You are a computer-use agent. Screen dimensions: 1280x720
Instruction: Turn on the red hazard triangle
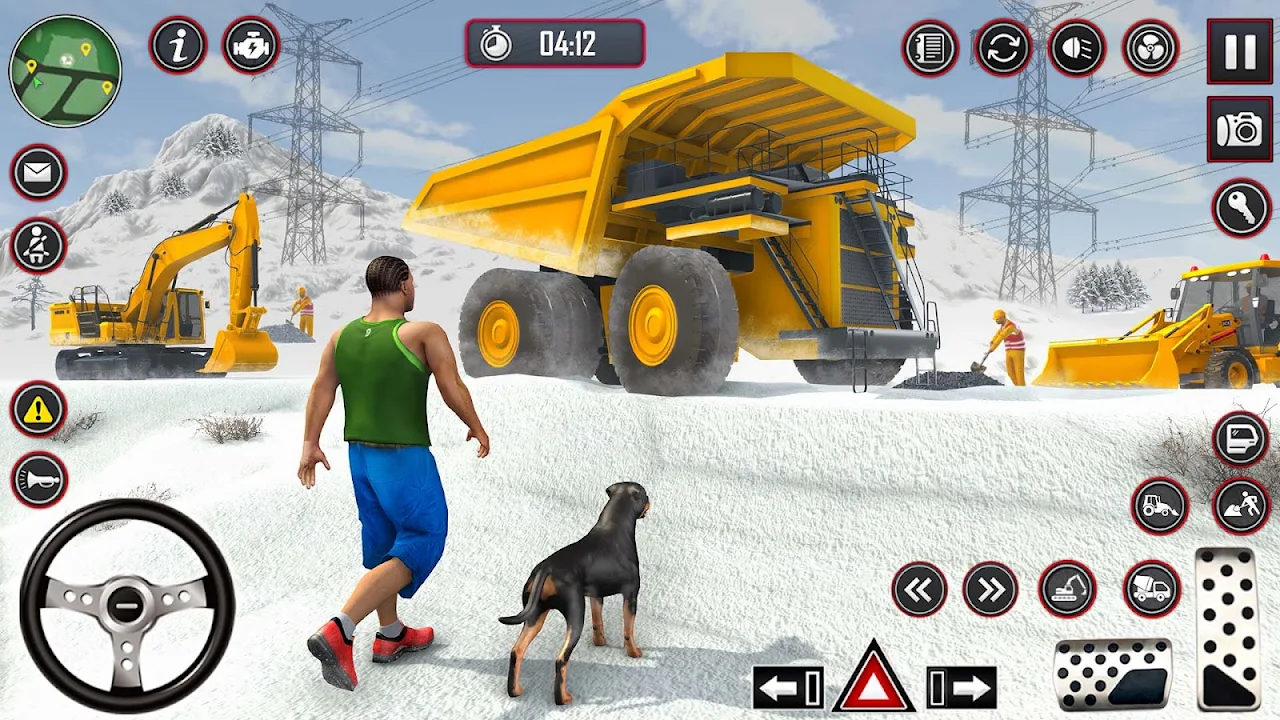(873, 679)
